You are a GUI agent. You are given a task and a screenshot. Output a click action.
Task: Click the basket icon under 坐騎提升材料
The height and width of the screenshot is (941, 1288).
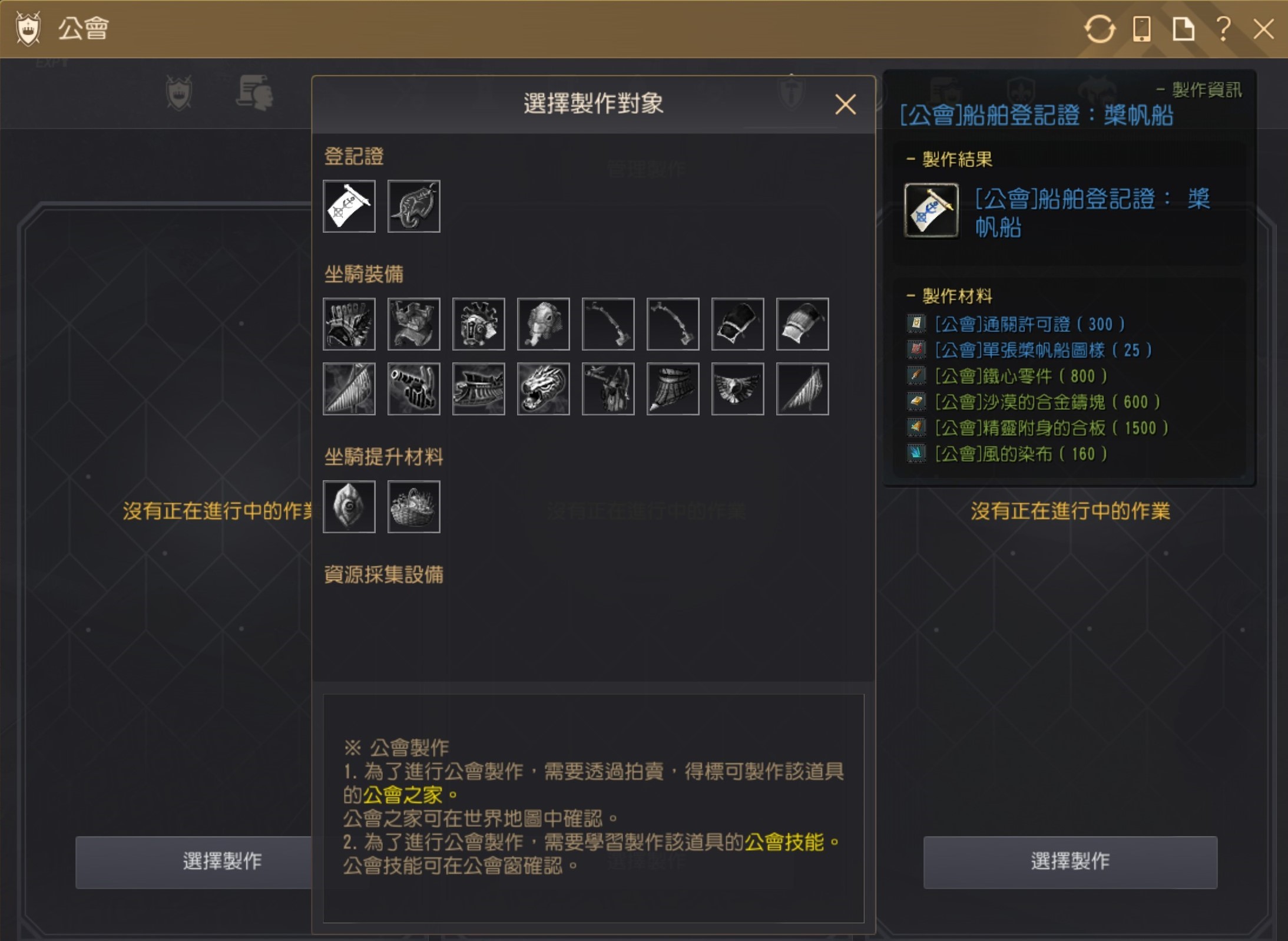pyautogui.click(x=413, y=506)
